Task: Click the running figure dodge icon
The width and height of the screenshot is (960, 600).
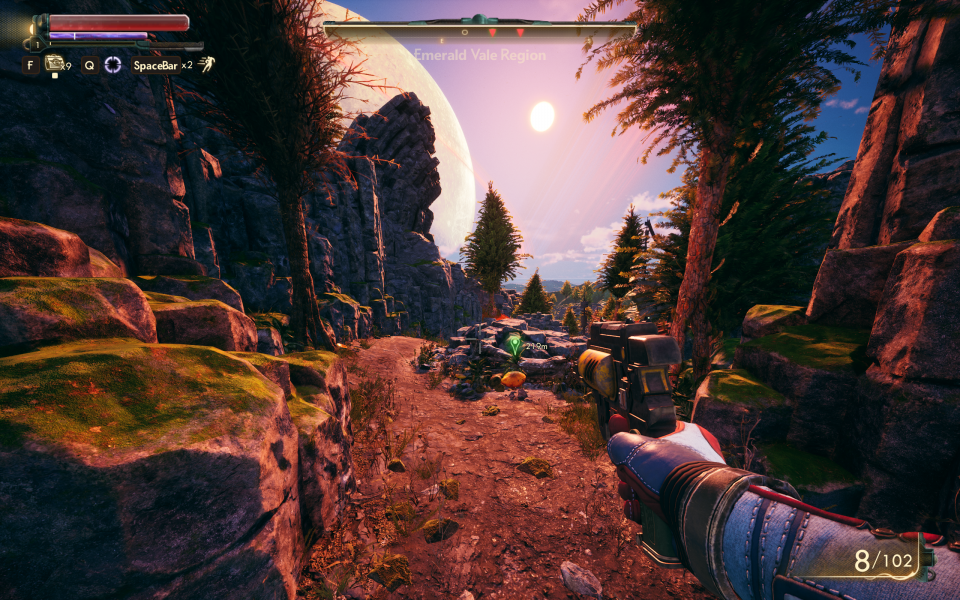Action: [206, 65]
